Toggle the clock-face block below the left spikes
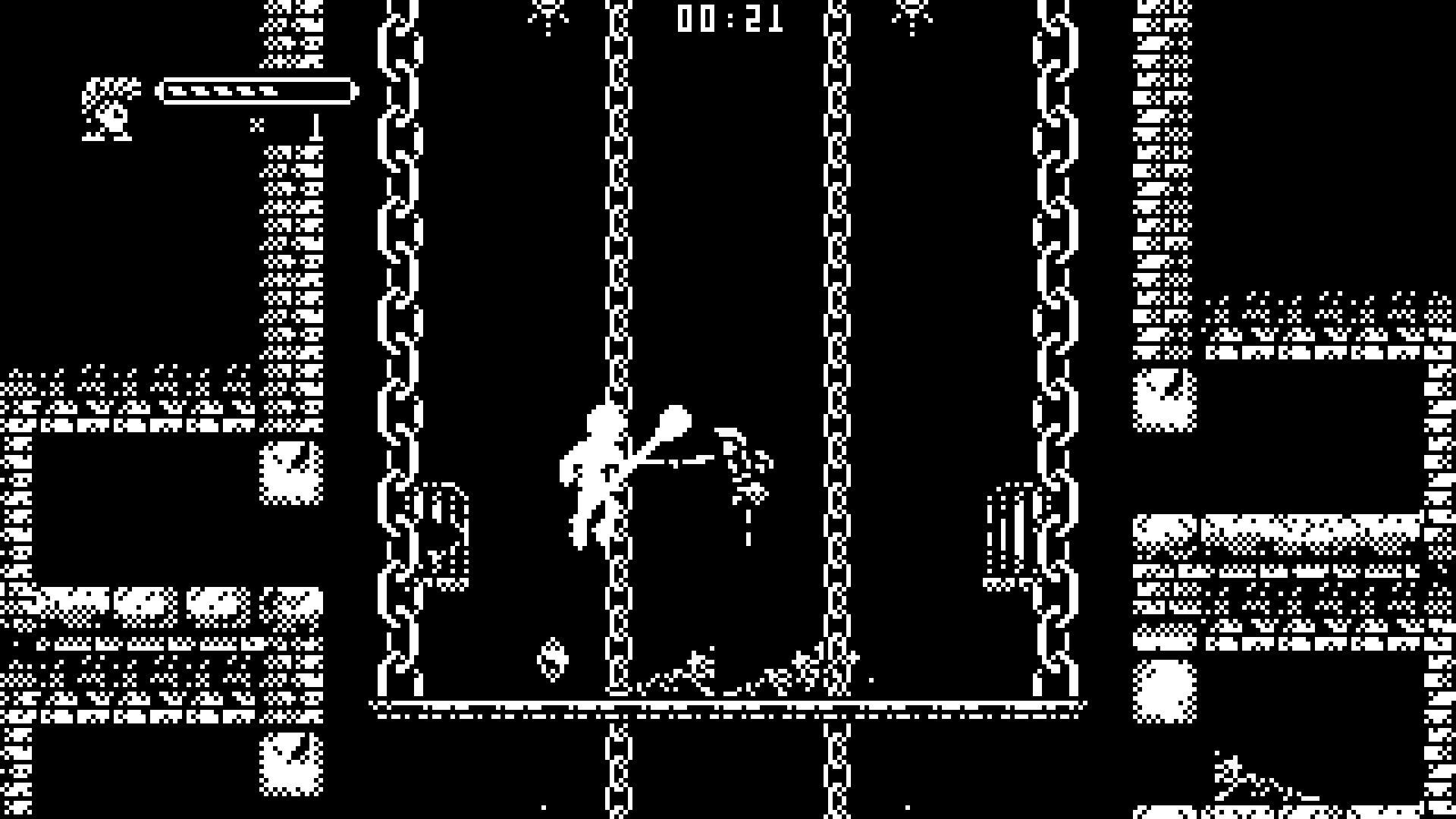 pyautogui.click(x=290, y=474)
